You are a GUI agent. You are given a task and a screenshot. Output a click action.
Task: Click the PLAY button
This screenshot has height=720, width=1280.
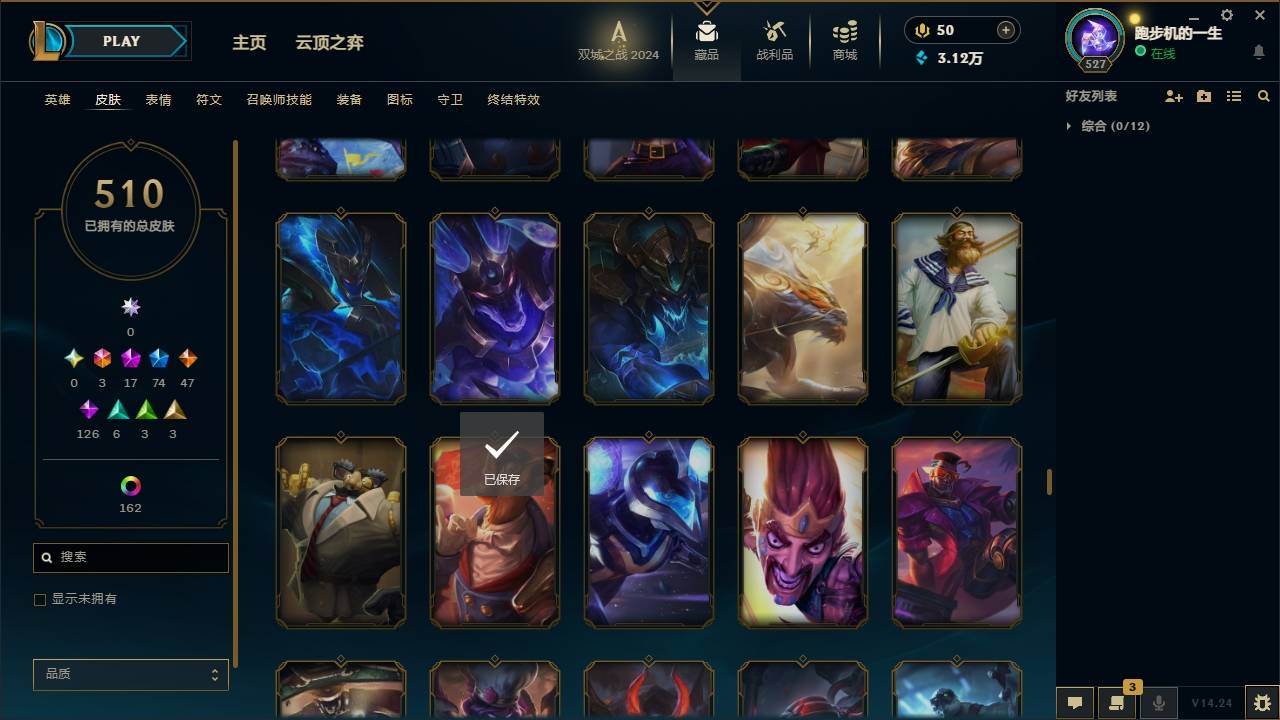(120, 41)
